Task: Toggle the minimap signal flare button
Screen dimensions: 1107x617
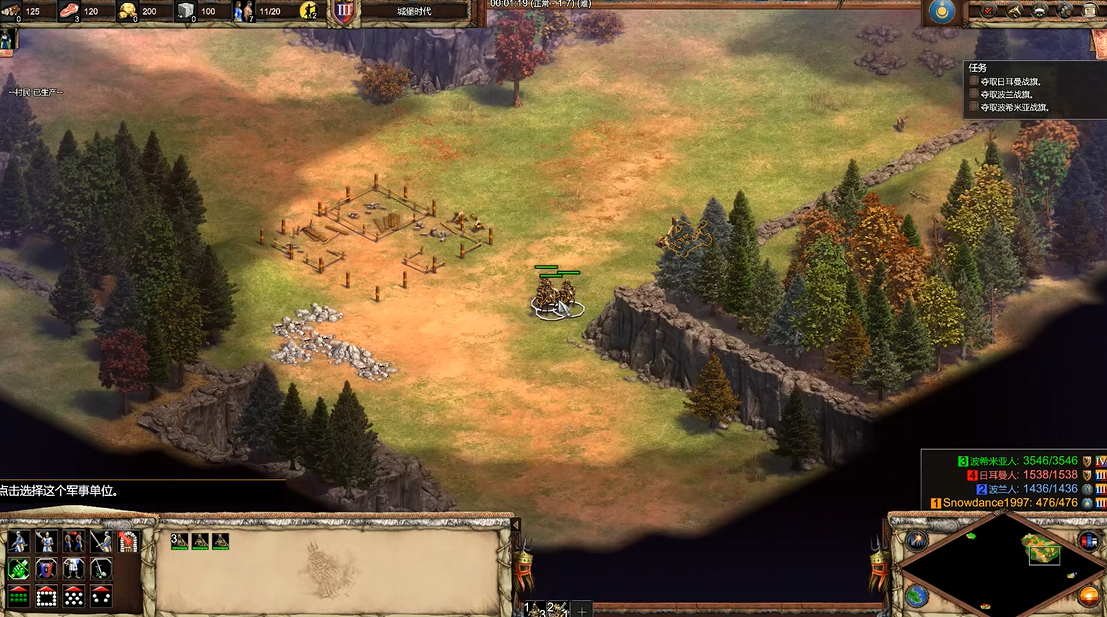Action: [916, 541]
